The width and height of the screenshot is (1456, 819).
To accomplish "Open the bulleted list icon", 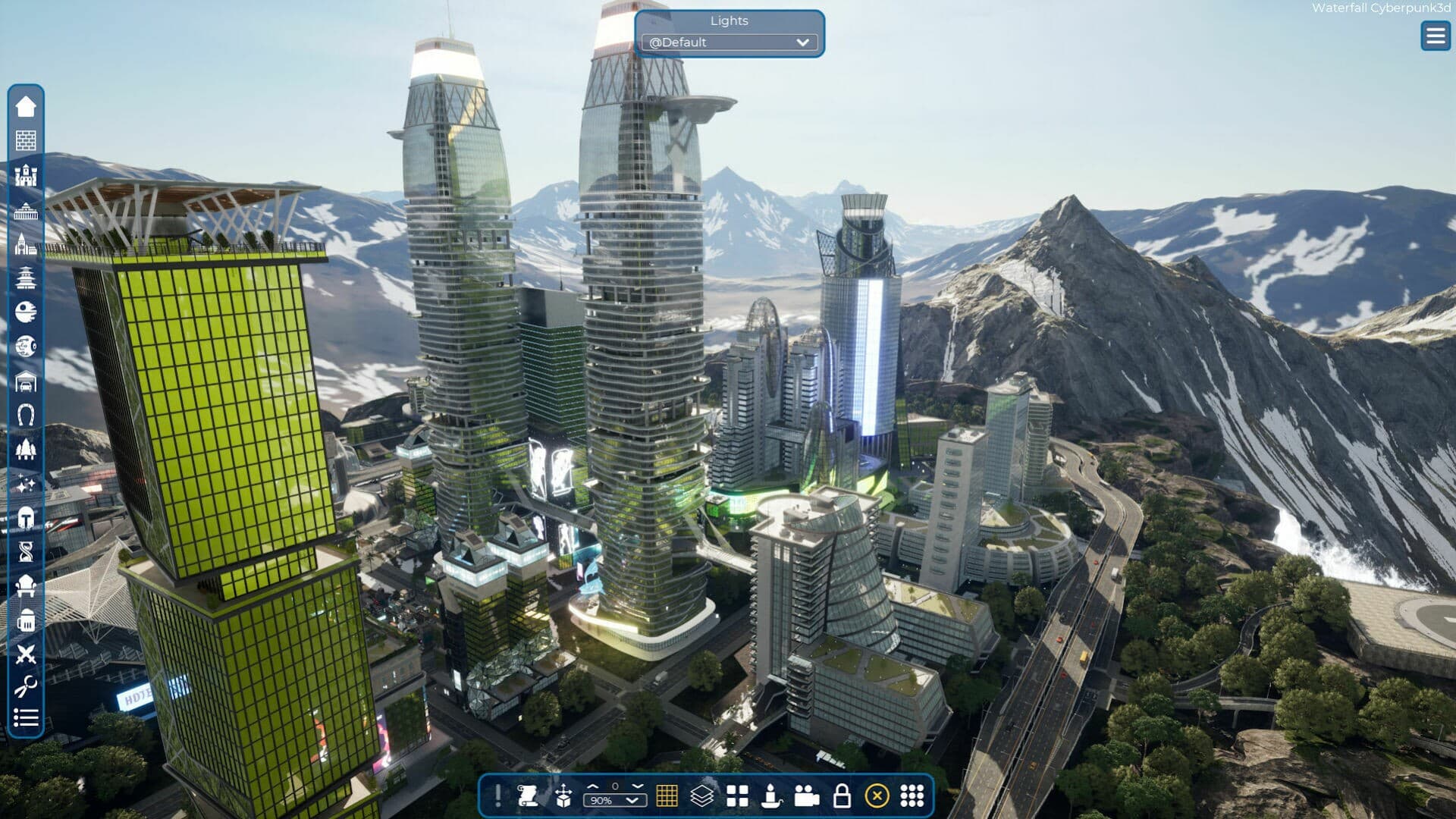I will tap(26, 717).
